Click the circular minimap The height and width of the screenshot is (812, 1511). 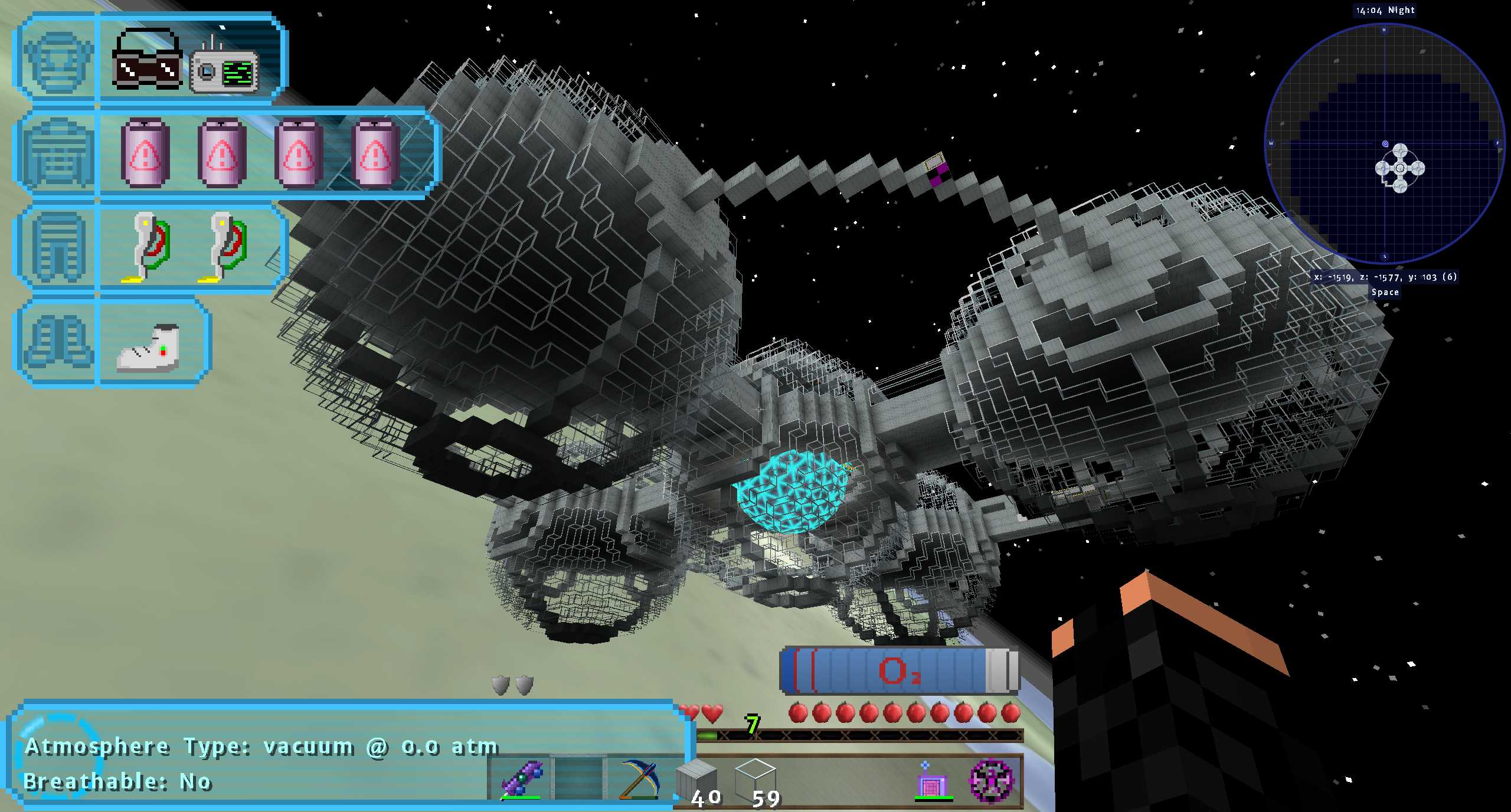[1385, 143]
